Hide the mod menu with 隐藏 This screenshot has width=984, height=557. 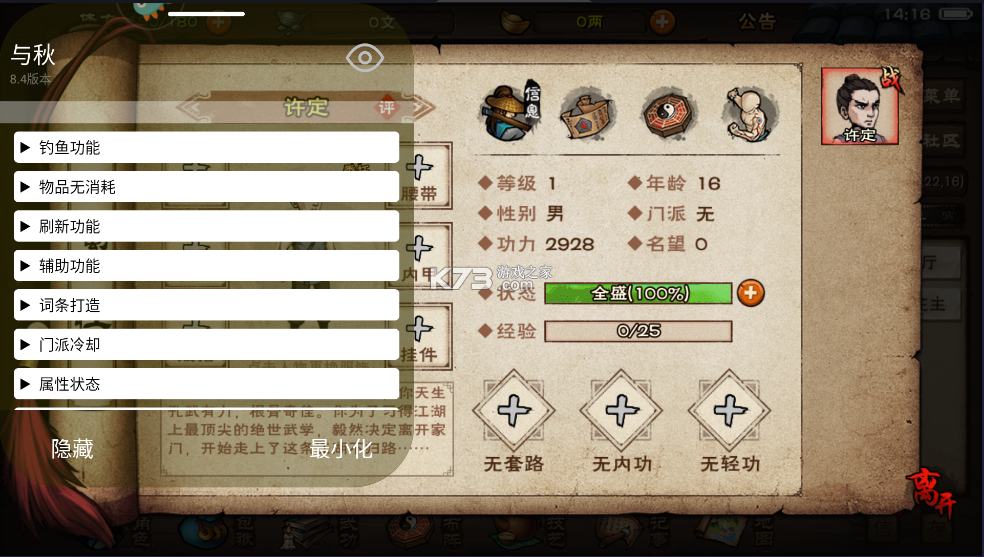(x=72, y=449)
